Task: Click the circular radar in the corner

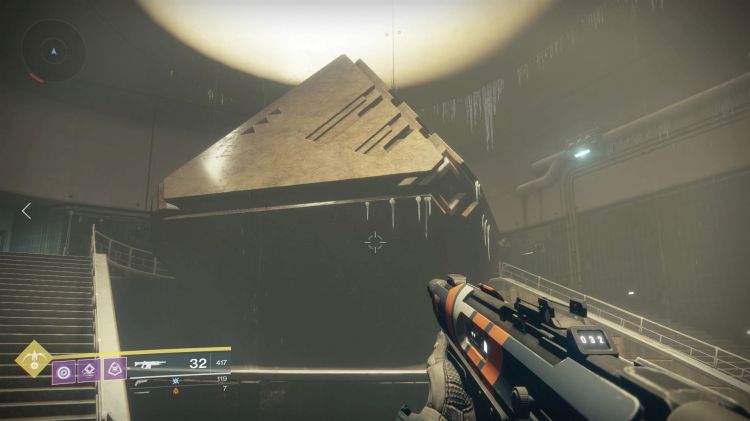Action: pos(53,52)
